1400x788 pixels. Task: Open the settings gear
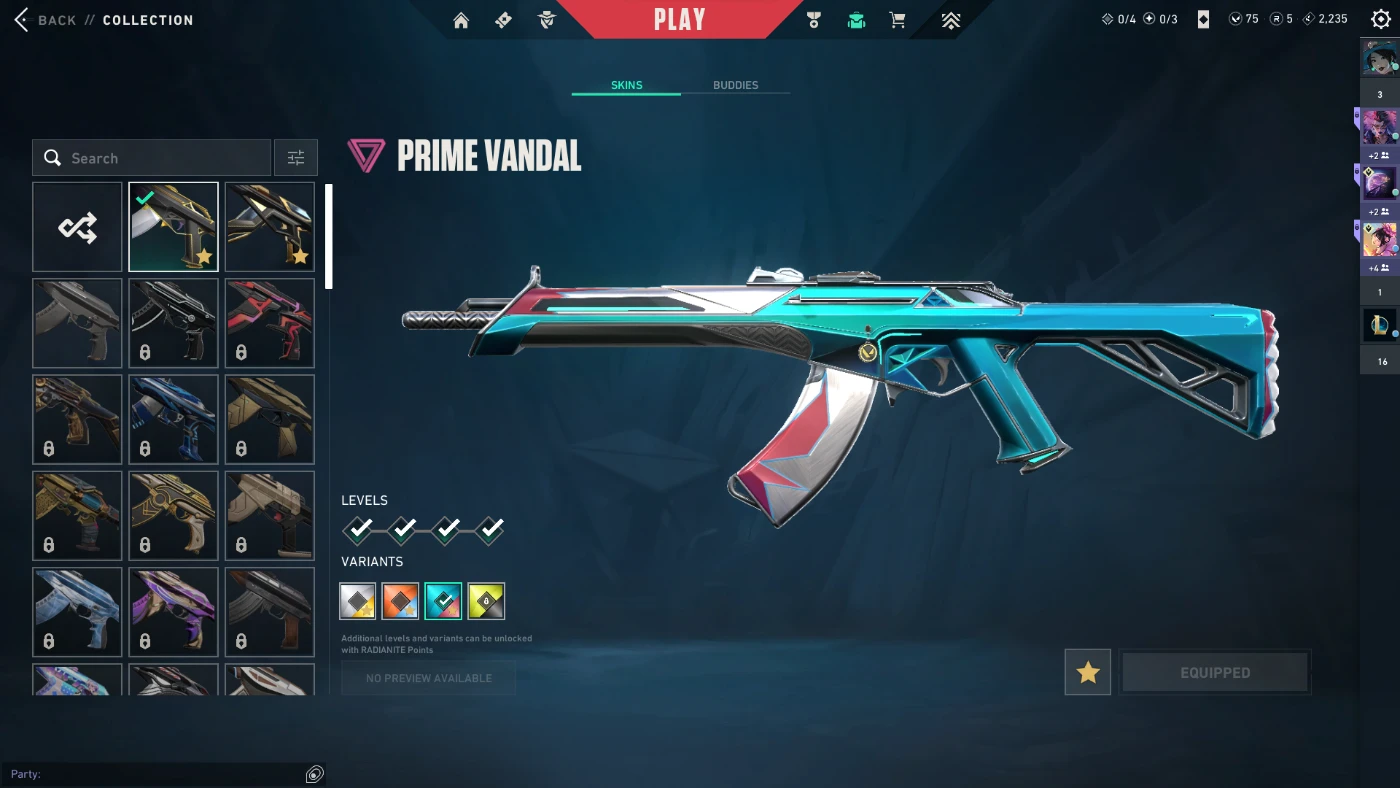coord(1380,19)
